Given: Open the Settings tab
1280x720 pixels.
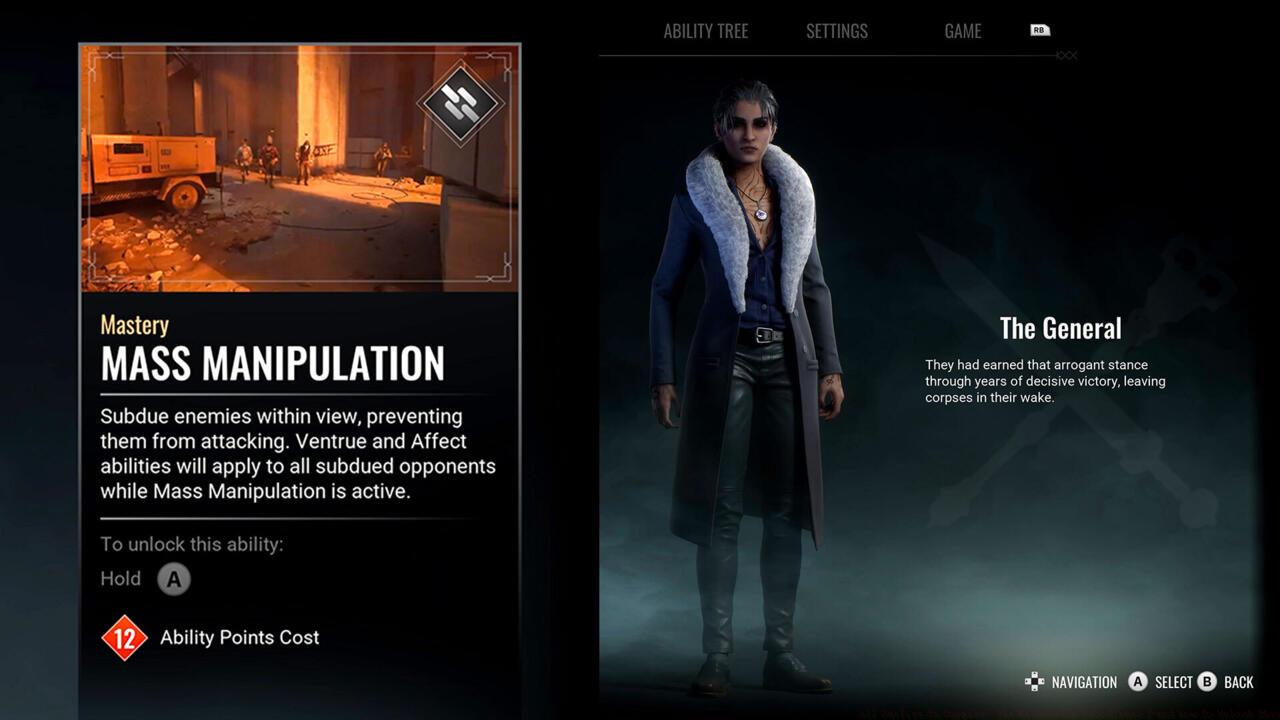Looking at the screenshot, I should click(837, 31).
